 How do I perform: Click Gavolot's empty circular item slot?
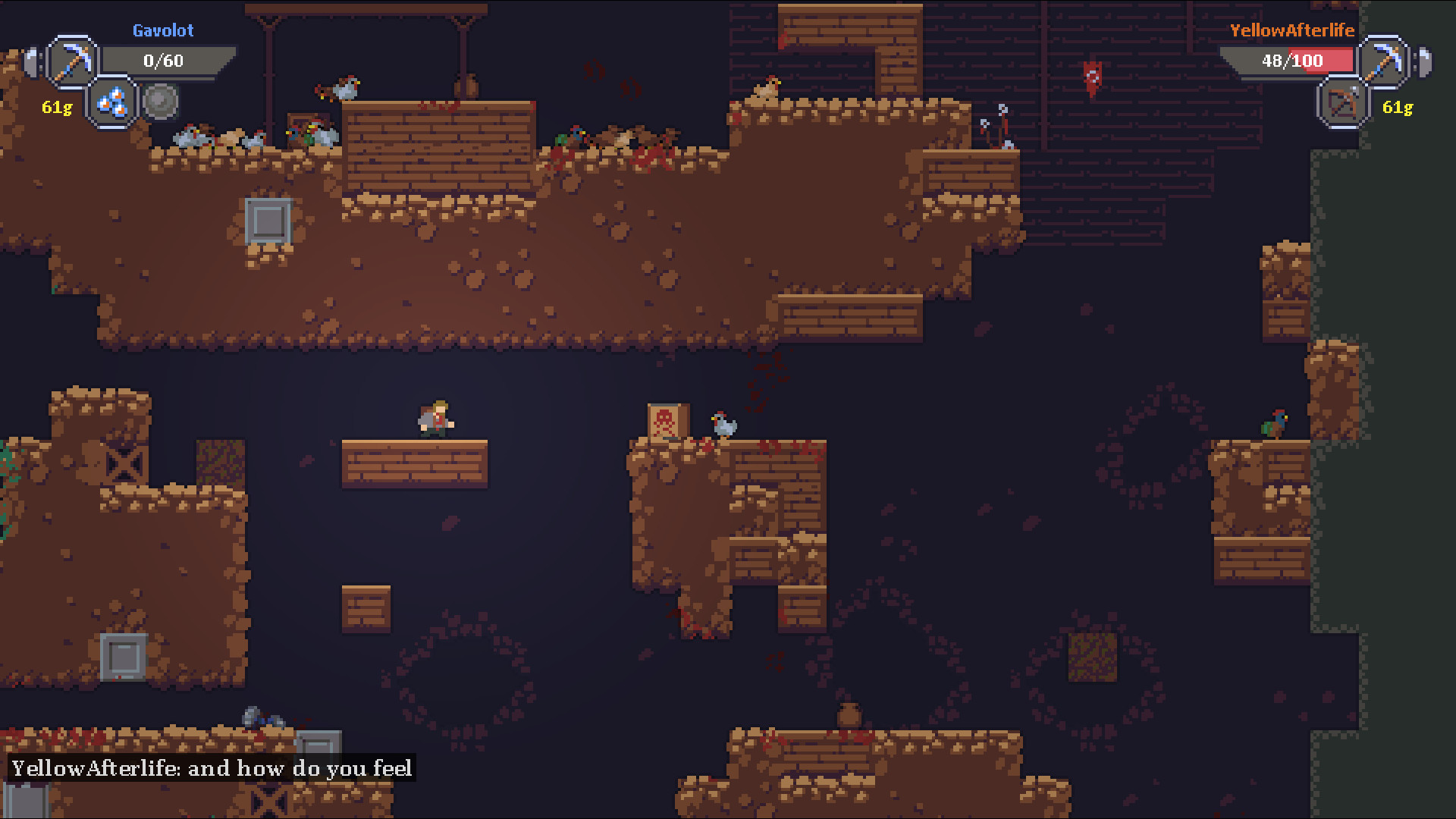point(161,100)
